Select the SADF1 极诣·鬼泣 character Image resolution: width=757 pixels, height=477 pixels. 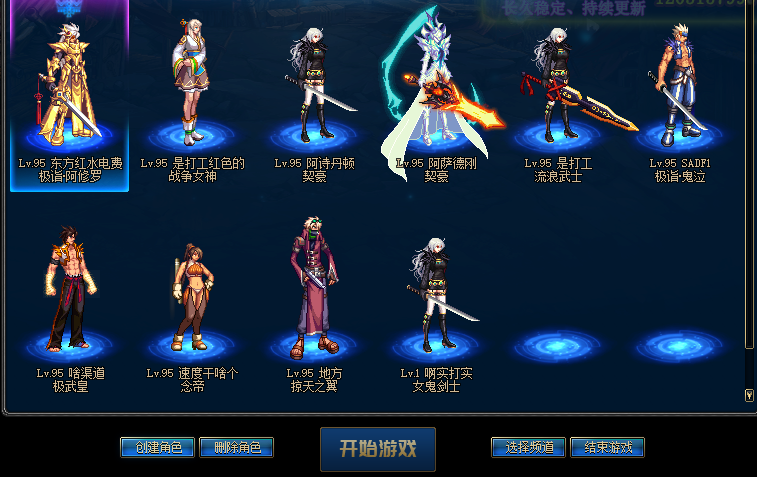point(680,95)
